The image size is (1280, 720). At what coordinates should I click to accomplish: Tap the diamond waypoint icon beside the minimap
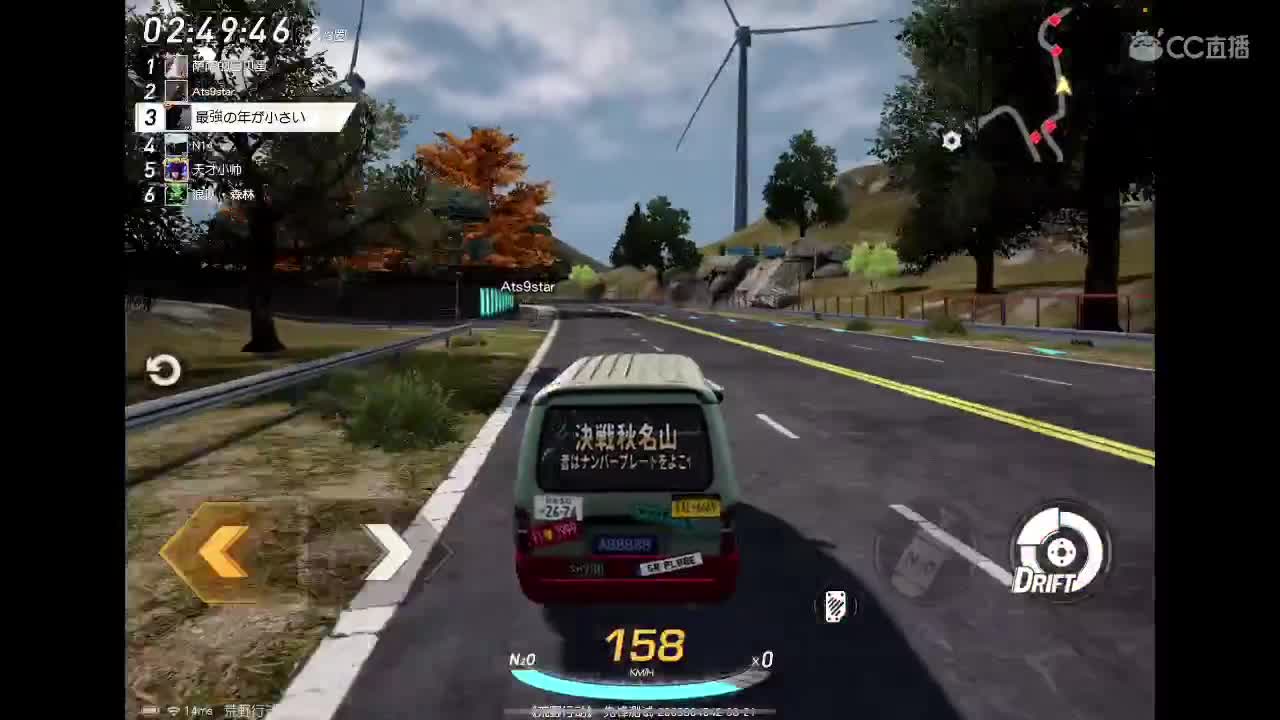951,141
